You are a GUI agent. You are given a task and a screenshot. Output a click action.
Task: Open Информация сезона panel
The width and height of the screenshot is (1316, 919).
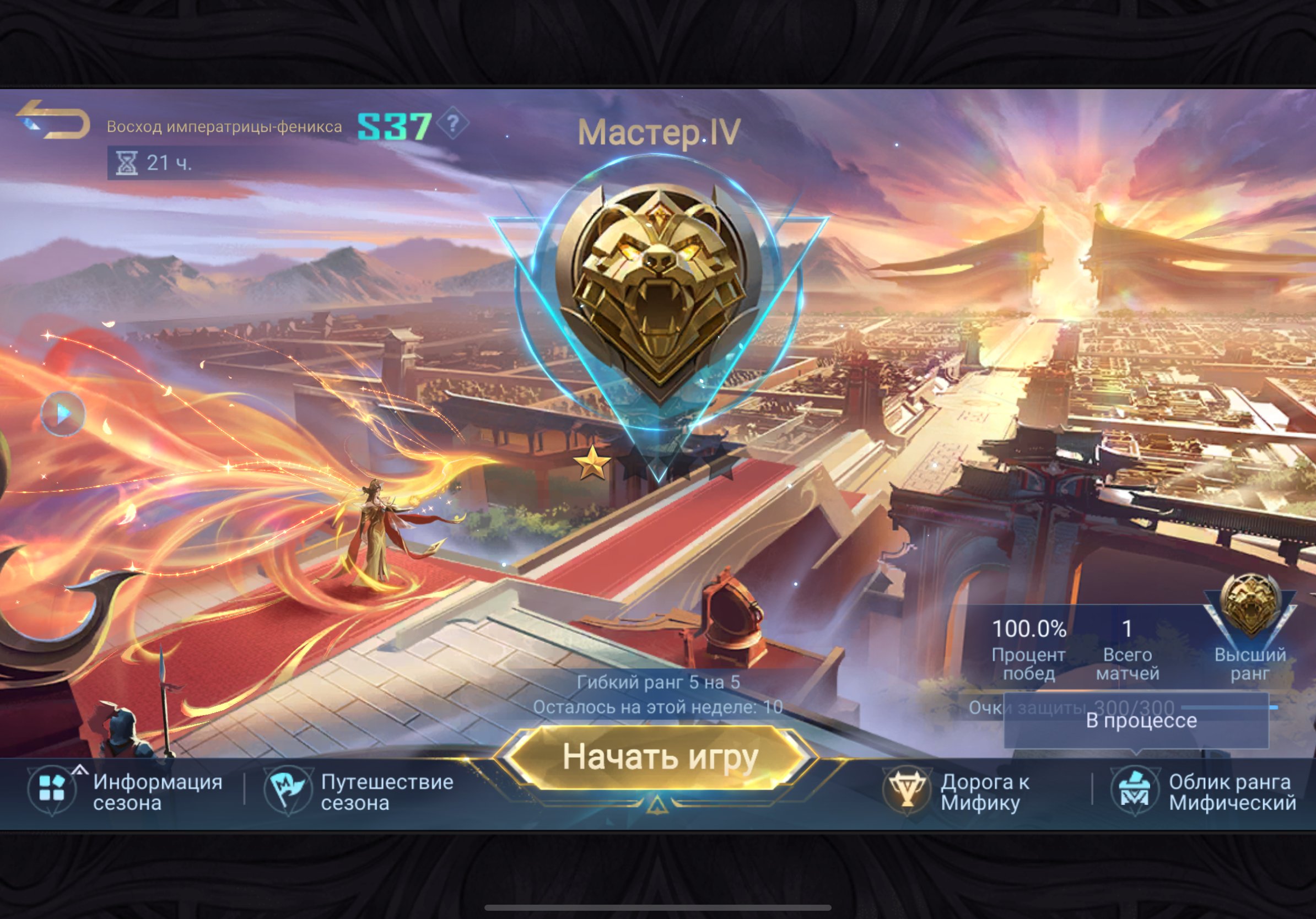click(126, 792)
